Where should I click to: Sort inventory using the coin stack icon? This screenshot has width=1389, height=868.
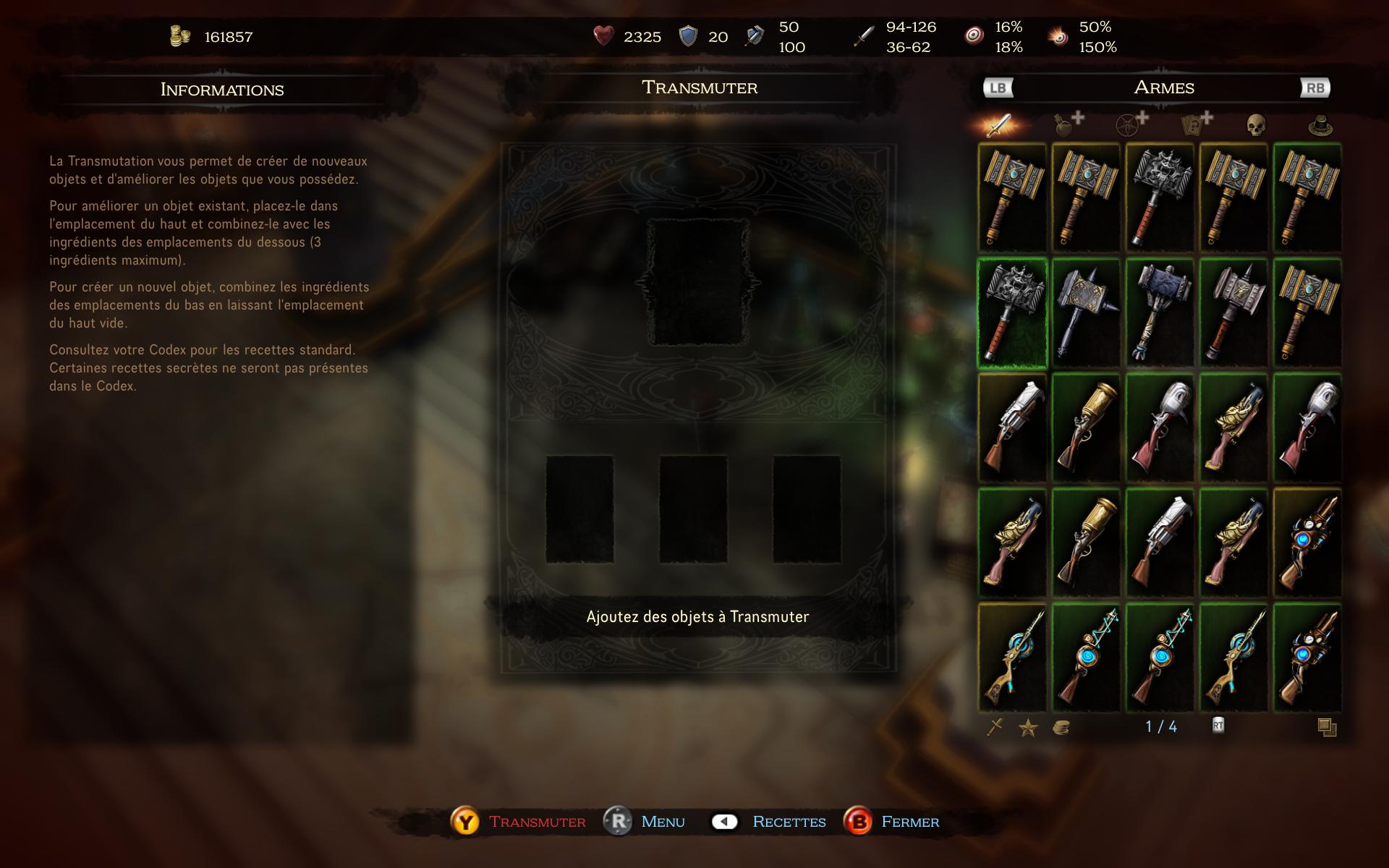click(1061, 728)
